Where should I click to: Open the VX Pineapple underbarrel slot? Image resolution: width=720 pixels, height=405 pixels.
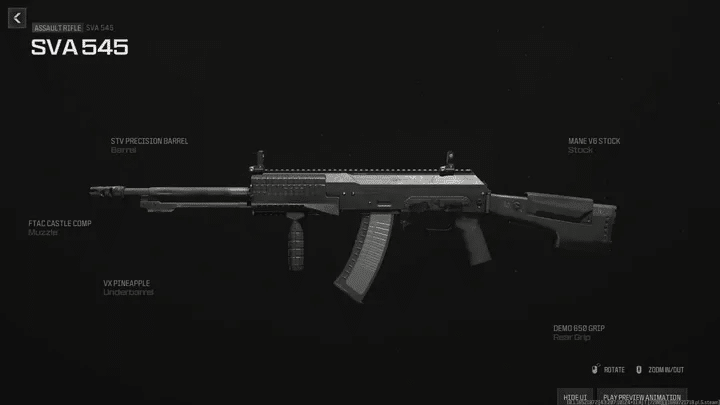(126, 283)
